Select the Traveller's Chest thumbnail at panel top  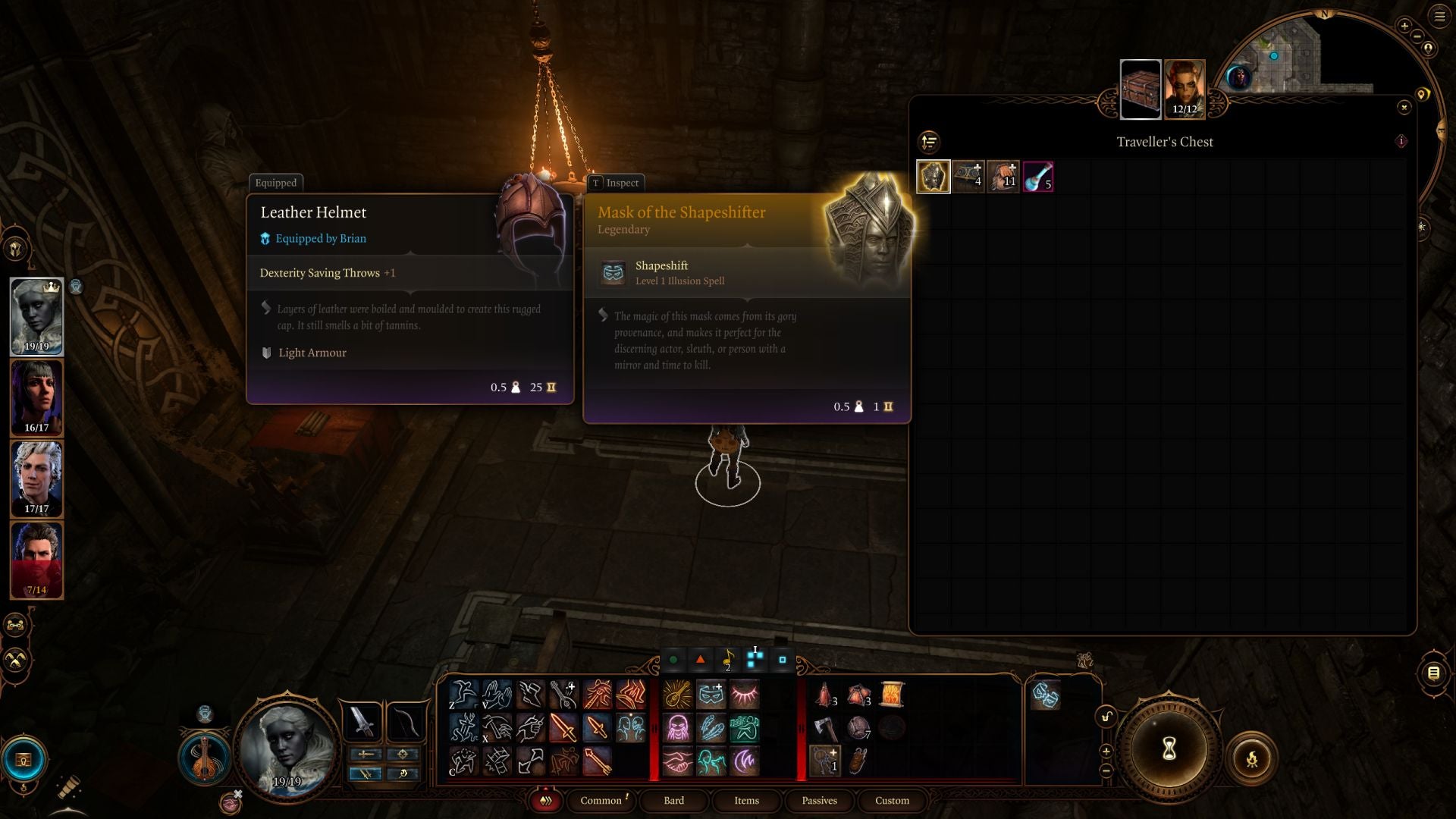click(x=1141, y=89)
